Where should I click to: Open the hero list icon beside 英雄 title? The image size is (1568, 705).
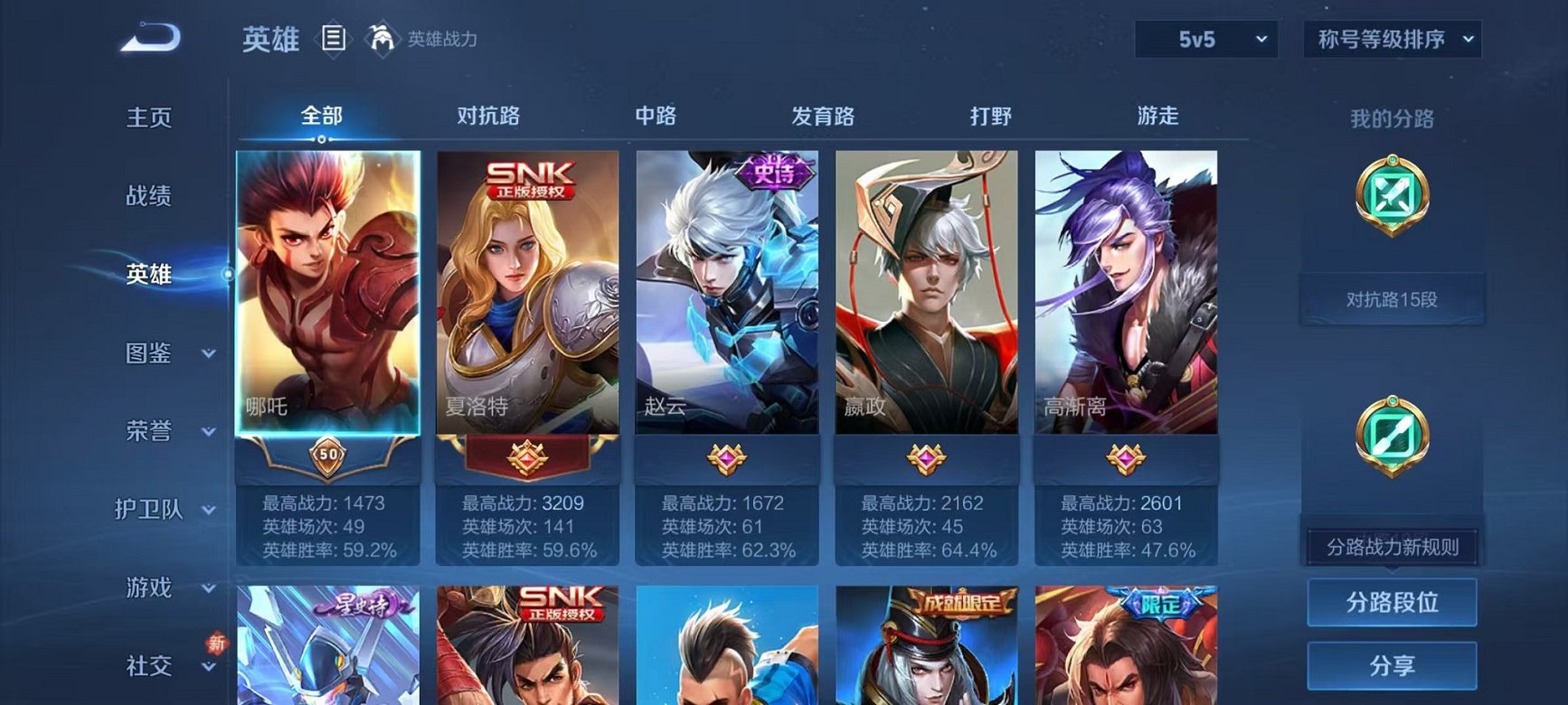(335, 38)
